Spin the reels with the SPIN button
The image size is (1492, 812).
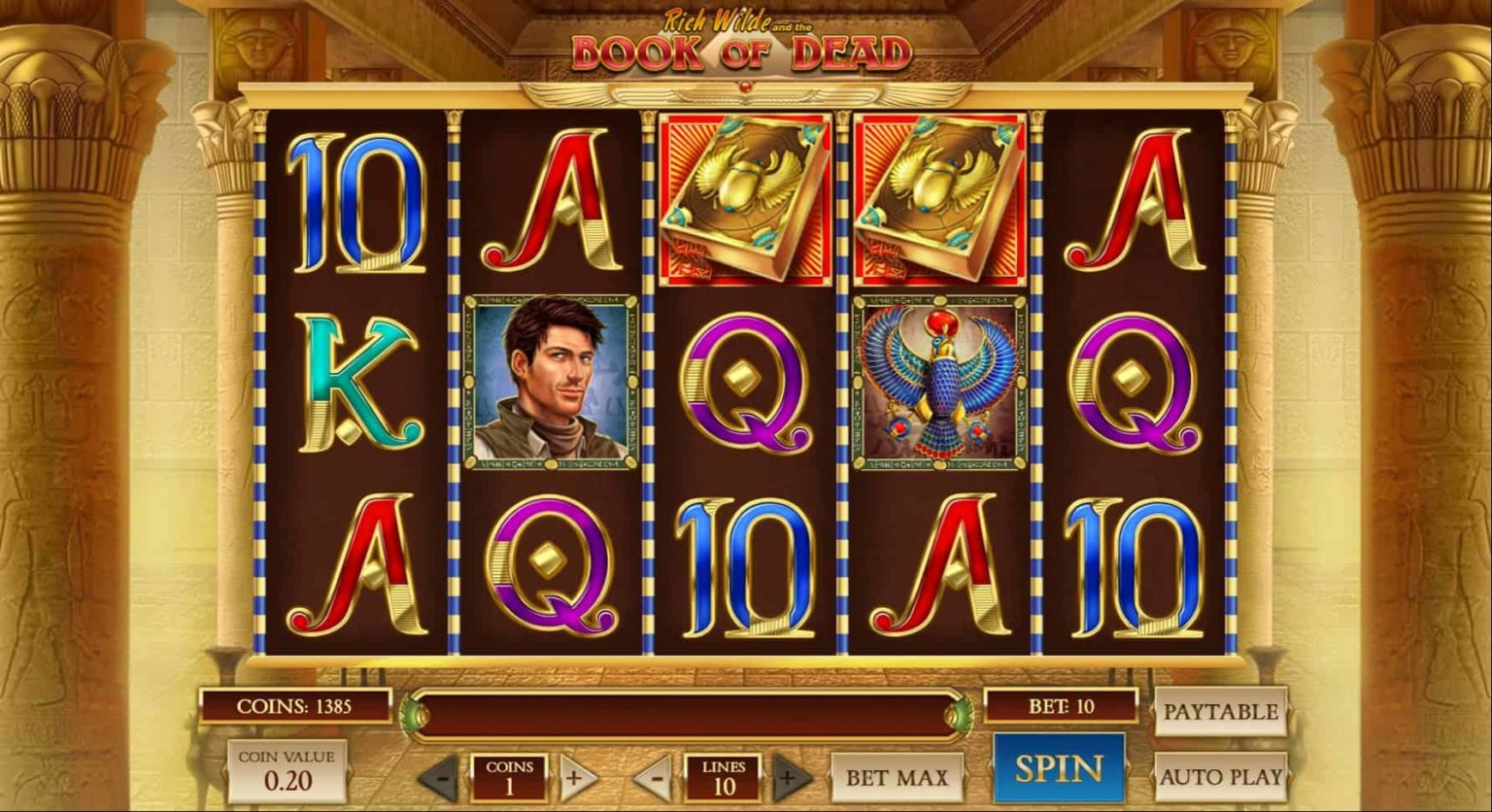tap(1059, 768)
